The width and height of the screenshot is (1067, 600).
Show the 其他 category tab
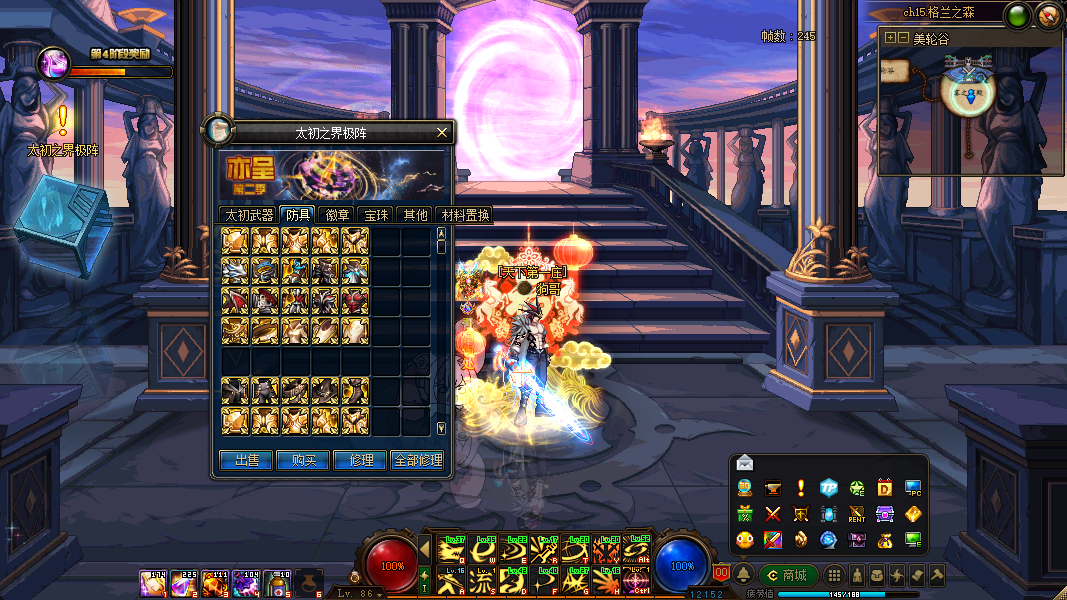tap(415, 214)
